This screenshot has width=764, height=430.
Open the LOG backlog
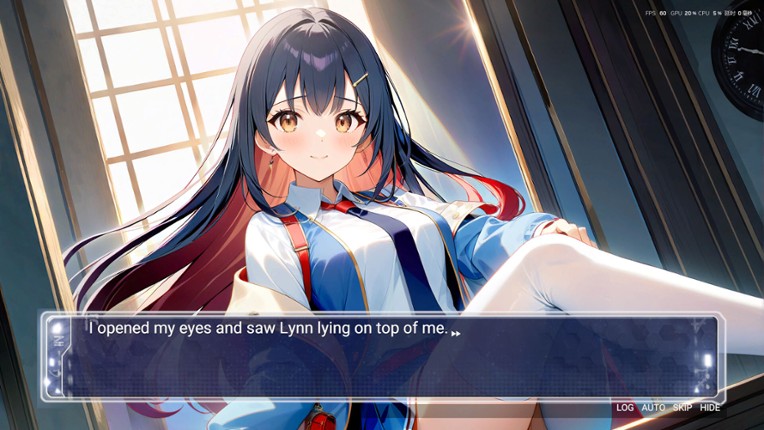625,408
